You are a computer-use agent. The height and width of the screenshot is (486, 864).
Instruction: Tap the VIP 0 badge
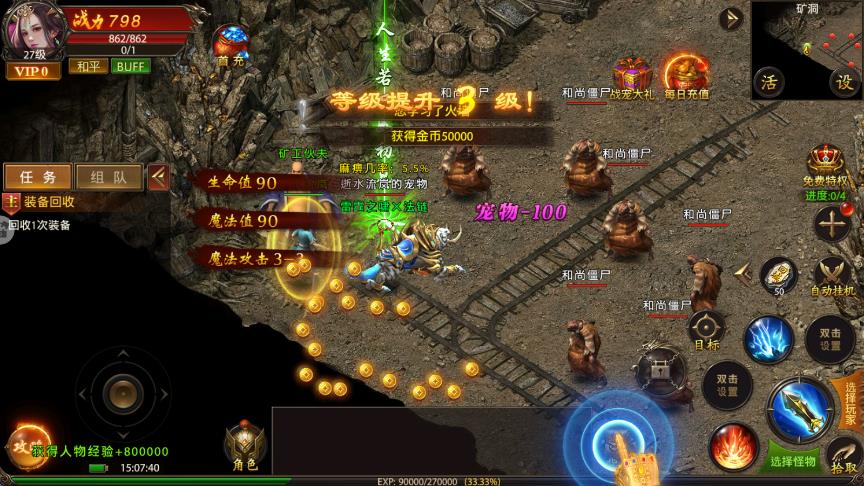point(30,71)
